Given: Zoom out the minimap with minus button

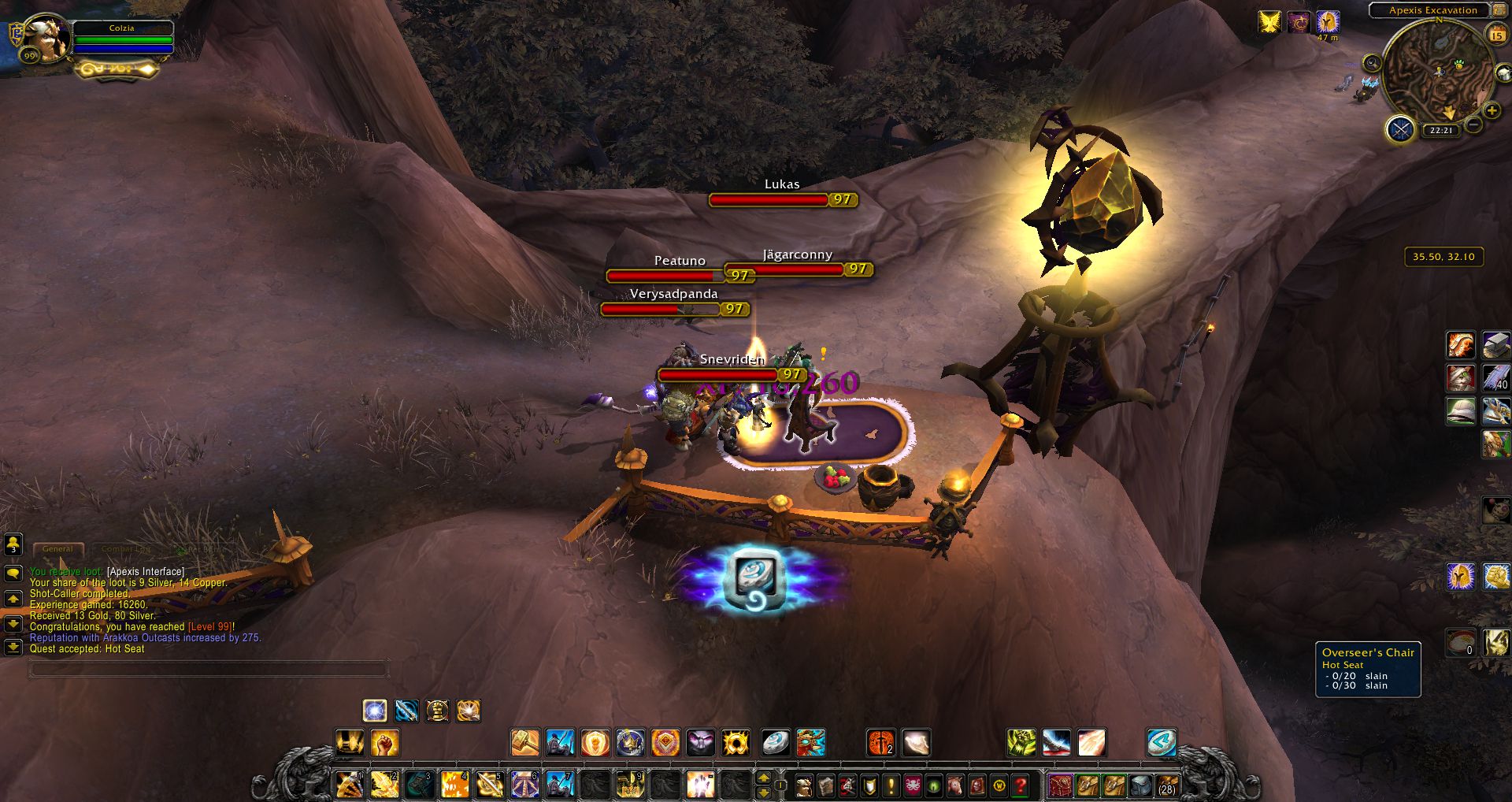Looking at the screenshot, I should (x=1473, y=124).
